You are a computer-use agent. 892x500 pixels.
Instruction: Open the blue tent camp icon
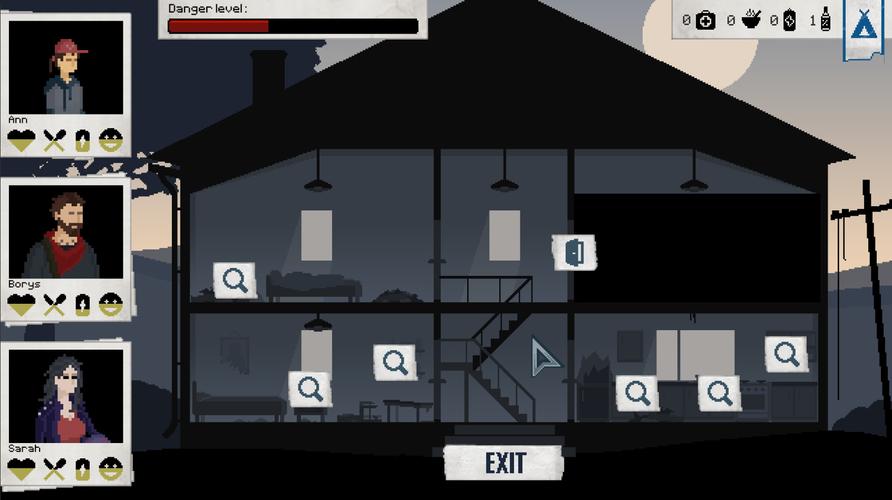862,24
